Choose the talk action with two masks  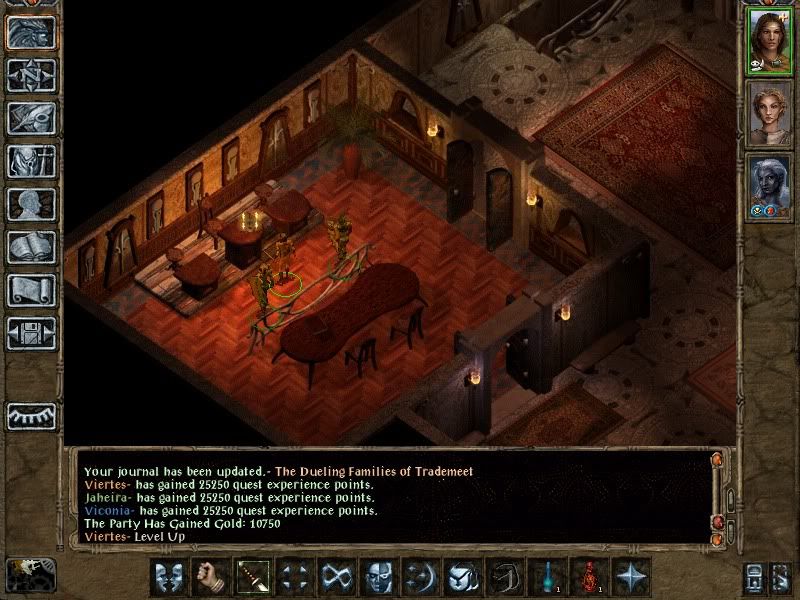point(166,577)
